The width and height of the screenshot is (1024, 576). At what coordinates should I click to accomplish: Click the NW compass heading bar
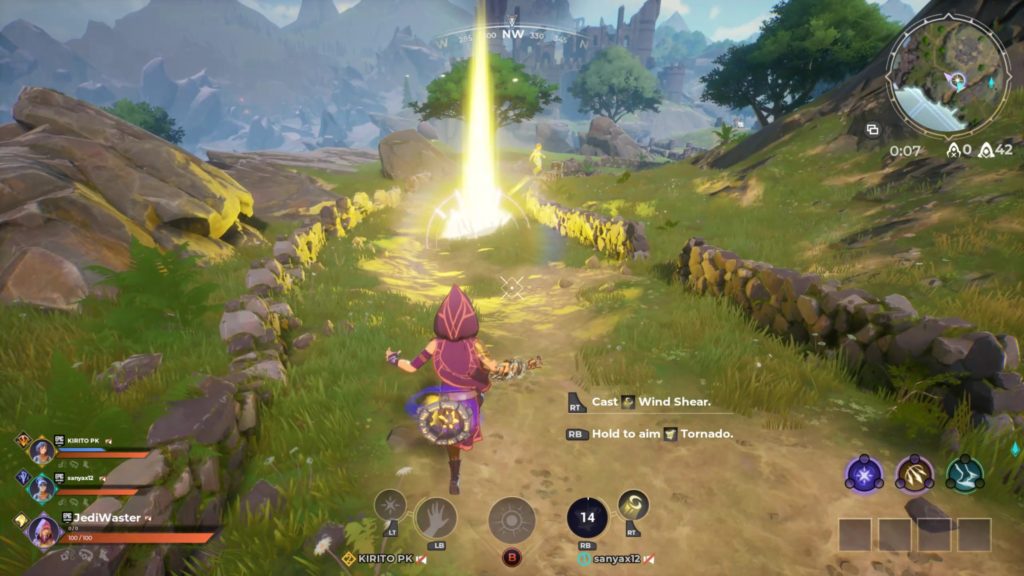point(513,35)
